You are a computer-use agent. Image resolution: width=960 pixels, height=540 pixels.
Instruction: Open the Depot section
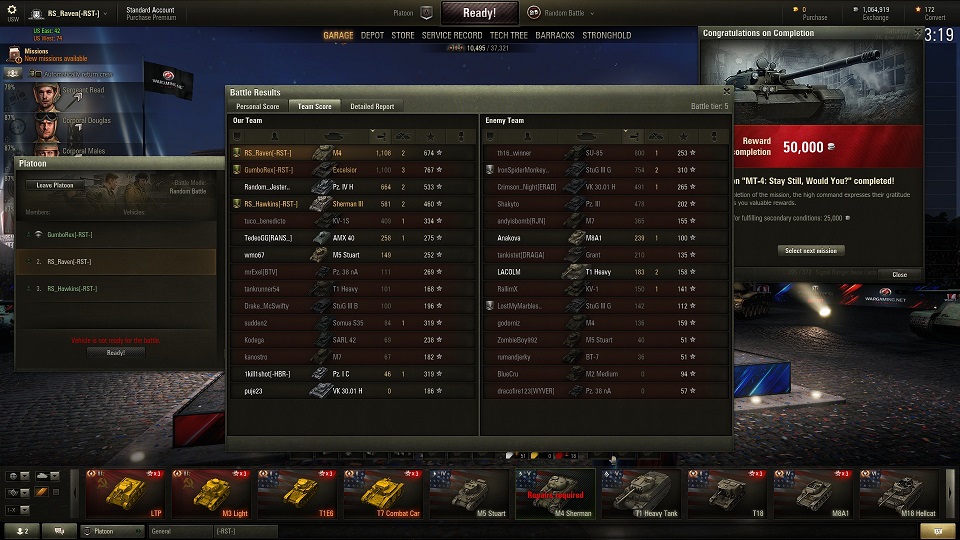[x=372, y=36]
